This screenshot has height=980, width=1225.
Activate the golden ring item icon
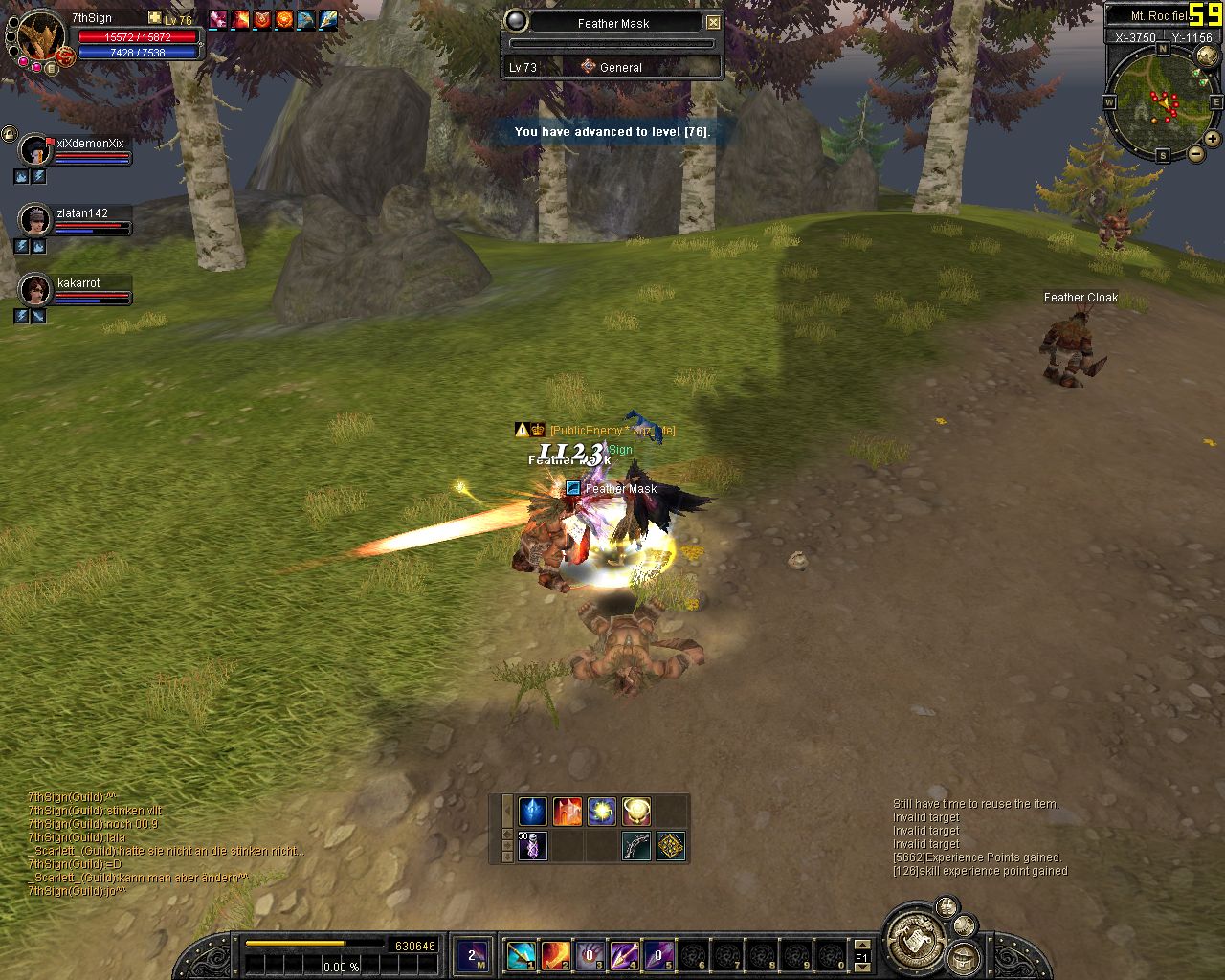(635, 812)
